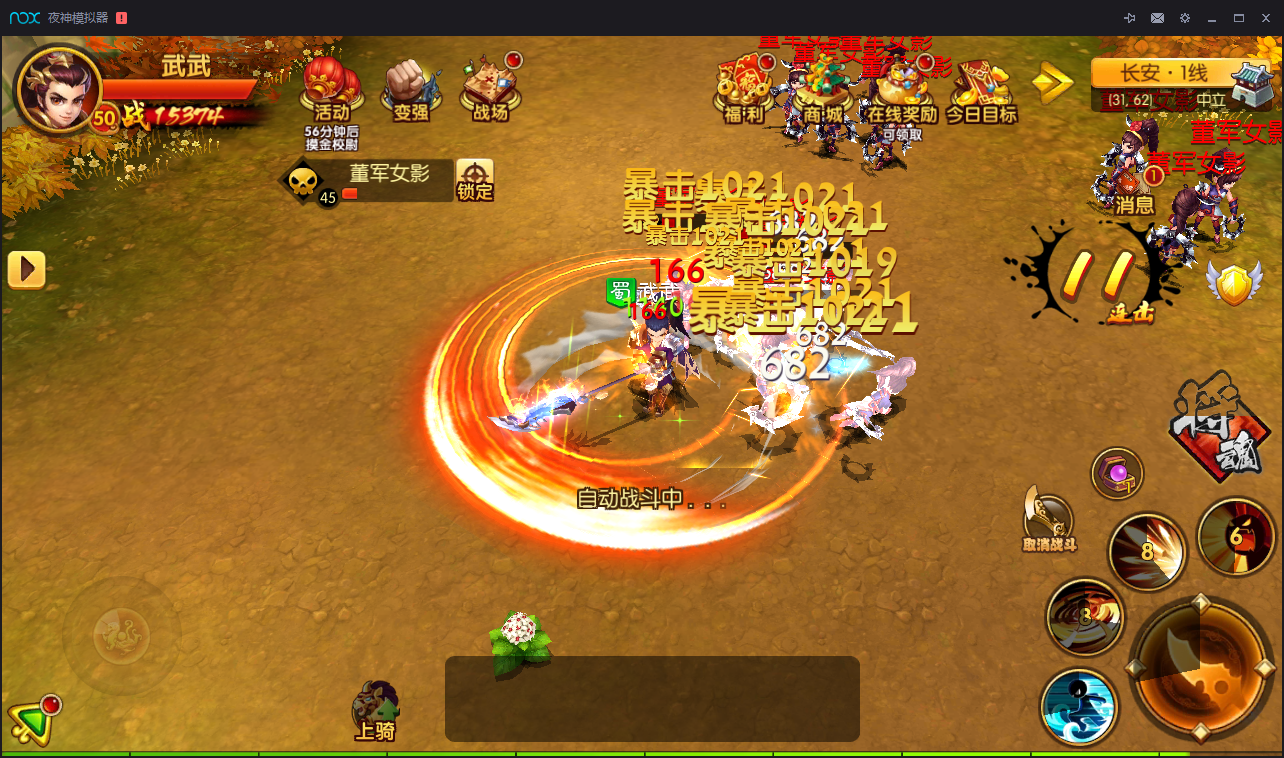Viewport: 1284px width, 758px height.
Task: Open the 活动 events lantern icon
Action: click(x=332, y=85)
